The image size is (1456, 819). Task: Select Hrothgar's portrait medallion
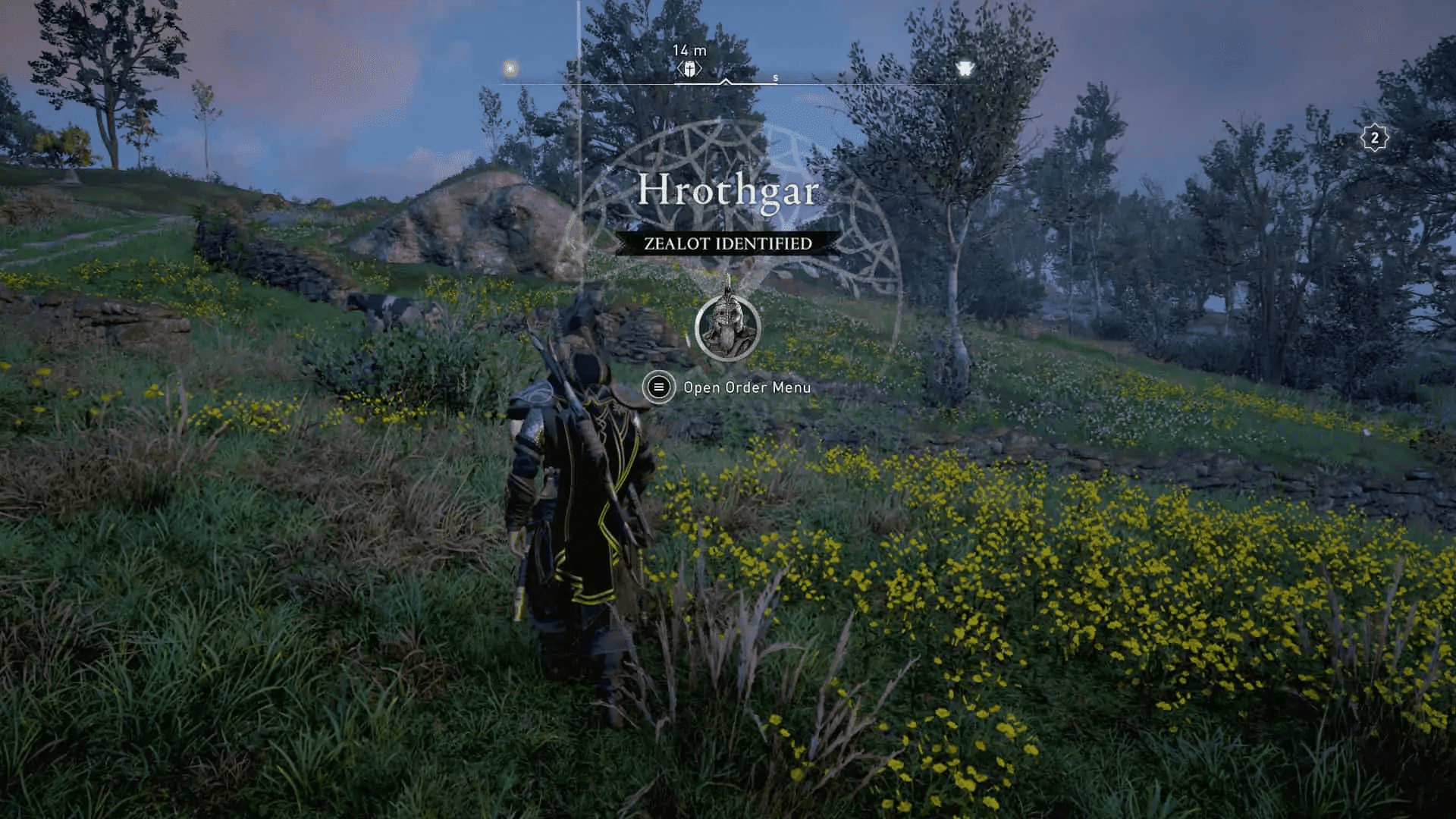pos(726,328)
